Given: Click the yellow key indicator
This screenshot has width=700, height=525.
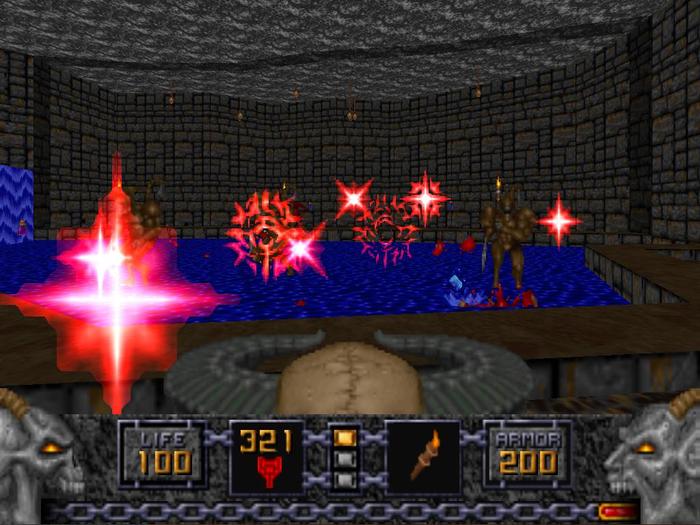Looking at the screenshot, I should click(x=344, y=437).
